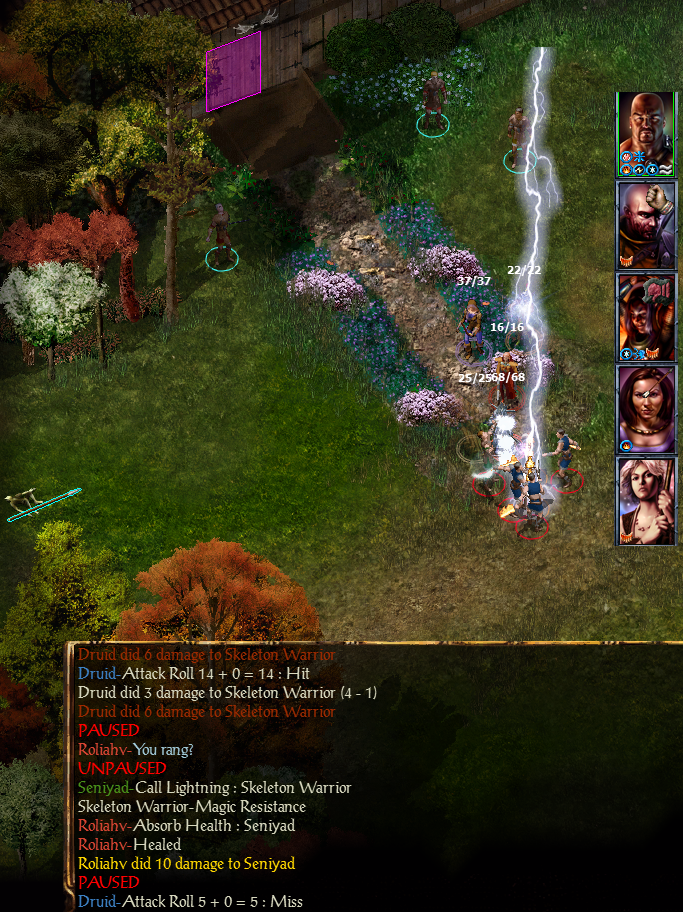Select the blonde woman with staff portrait
The image size is (683, 912).
[647, 500]
